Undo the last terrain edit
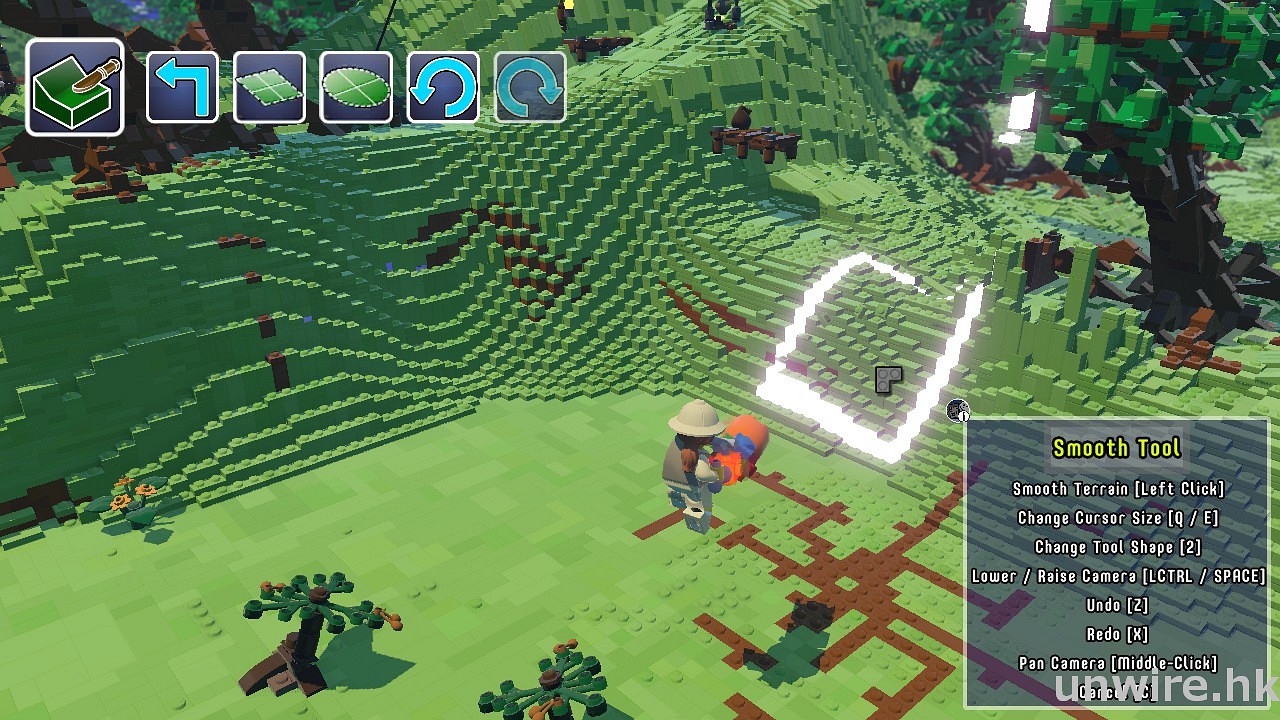This screenshot has width=1280, height=720. 443,88
